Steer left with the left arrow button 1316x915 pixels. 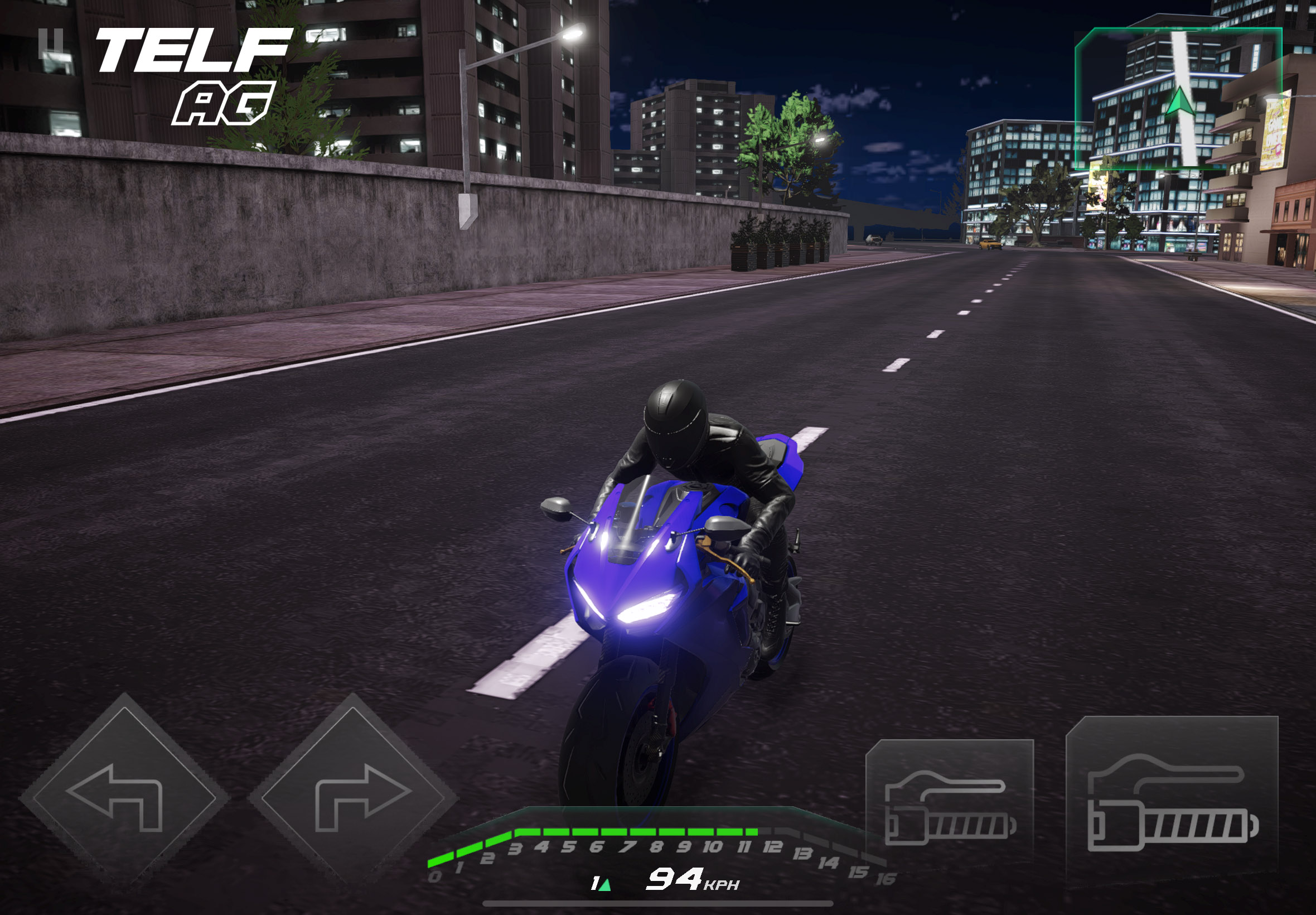(123, 796)
